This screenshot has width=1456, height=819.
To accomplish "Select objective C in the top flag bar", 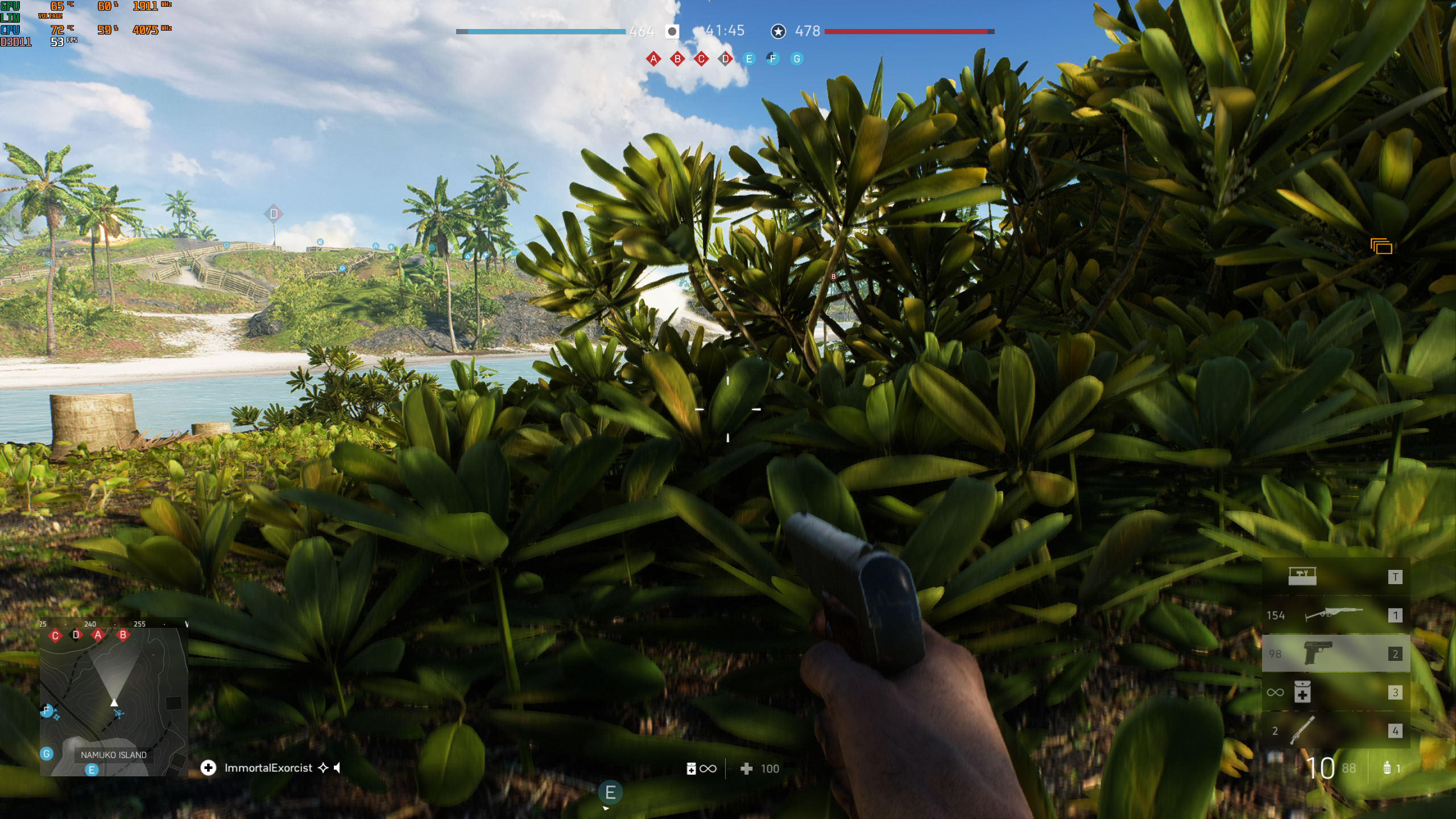I will pyautogui.click(x=701, y=59).
